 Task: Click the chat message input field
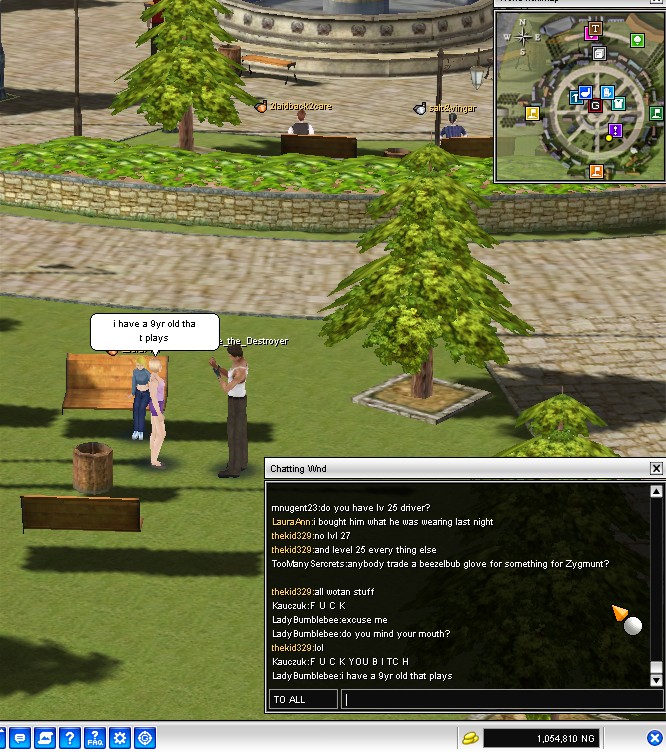[x=500, y=699]
